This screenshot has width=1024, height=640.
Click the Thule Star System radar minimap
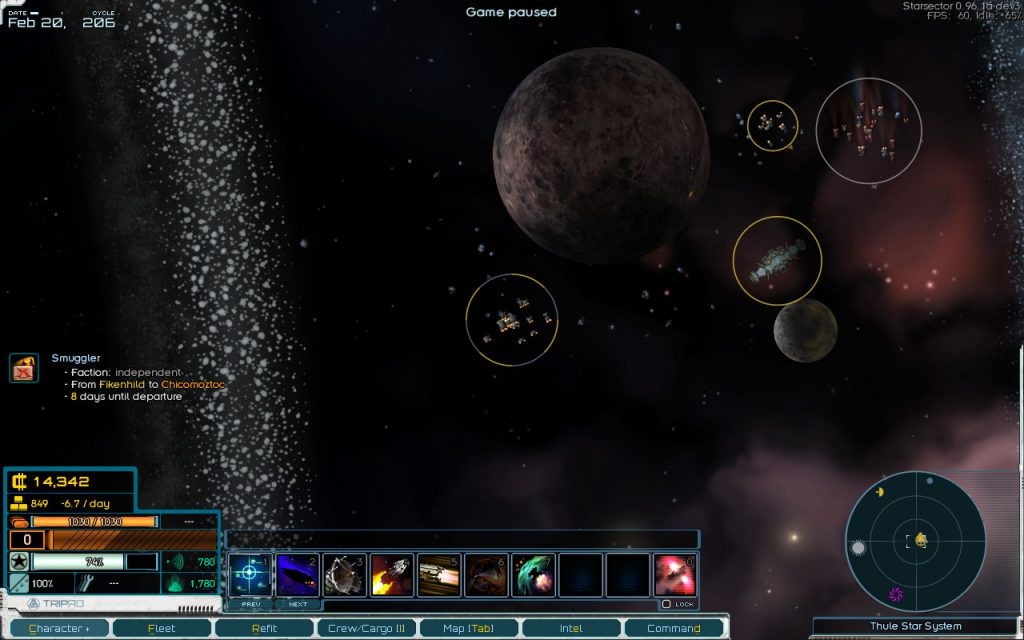point(915,541)
